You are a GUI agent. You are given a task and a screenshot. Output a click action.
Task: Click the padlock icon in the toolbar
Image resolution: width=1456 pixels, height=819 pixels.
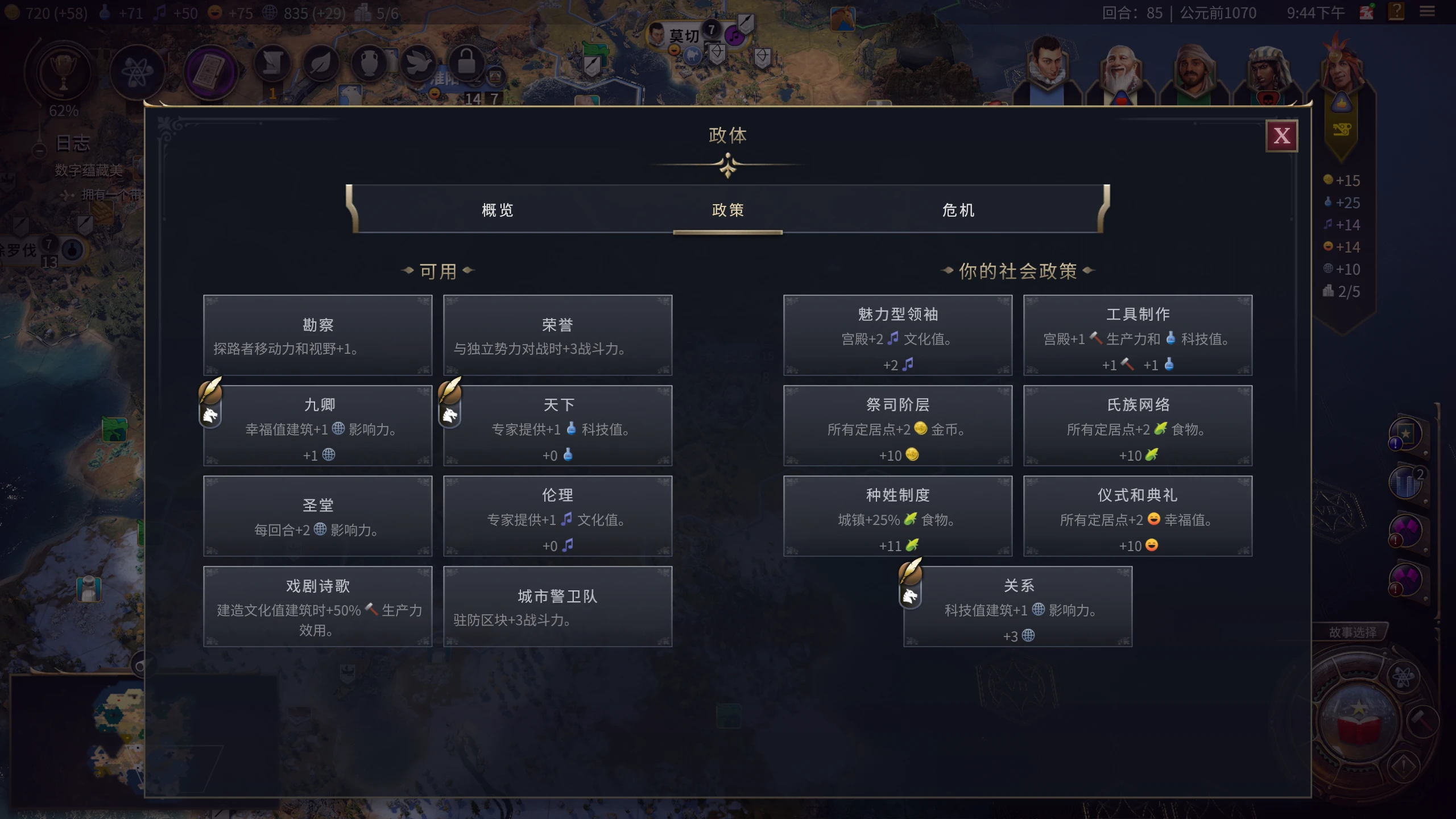[468, 63]
